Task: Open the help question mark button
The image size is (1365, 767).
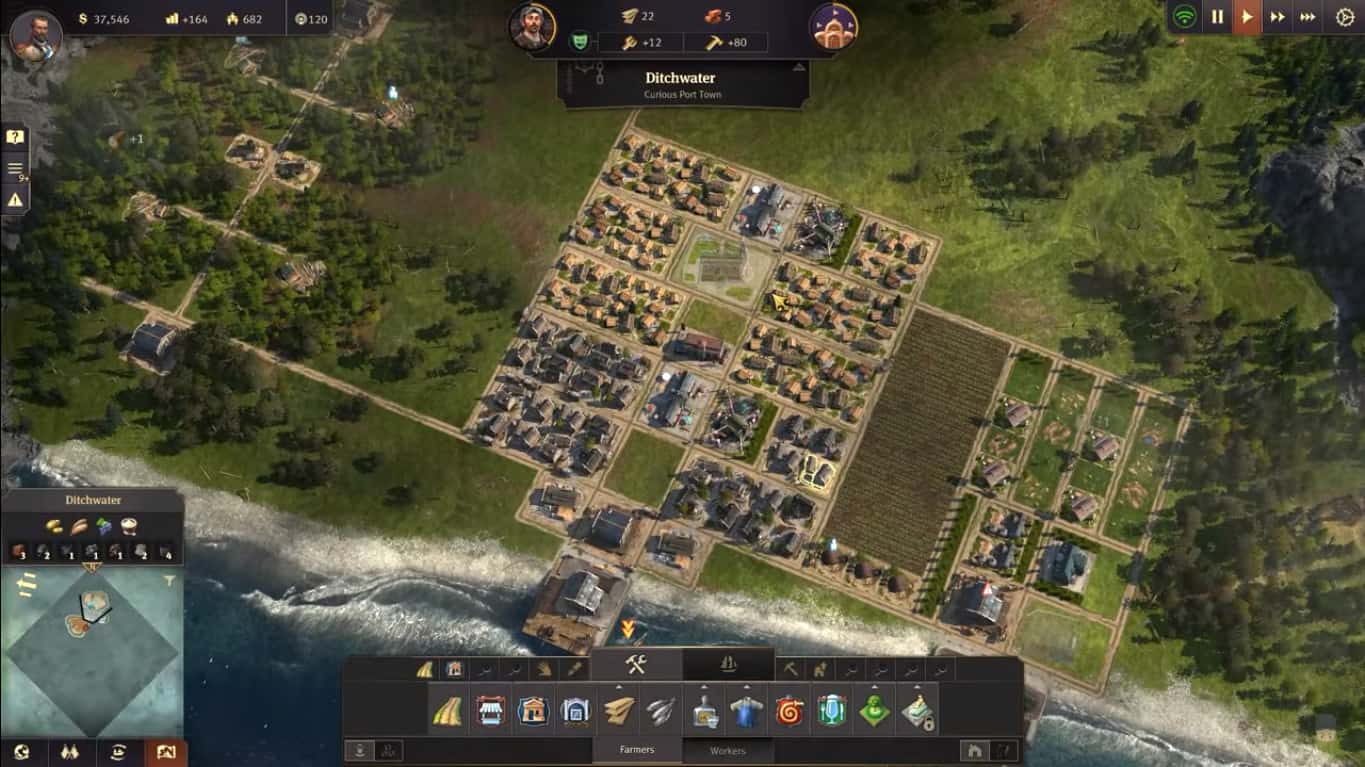Action: (x=15, y=137)
